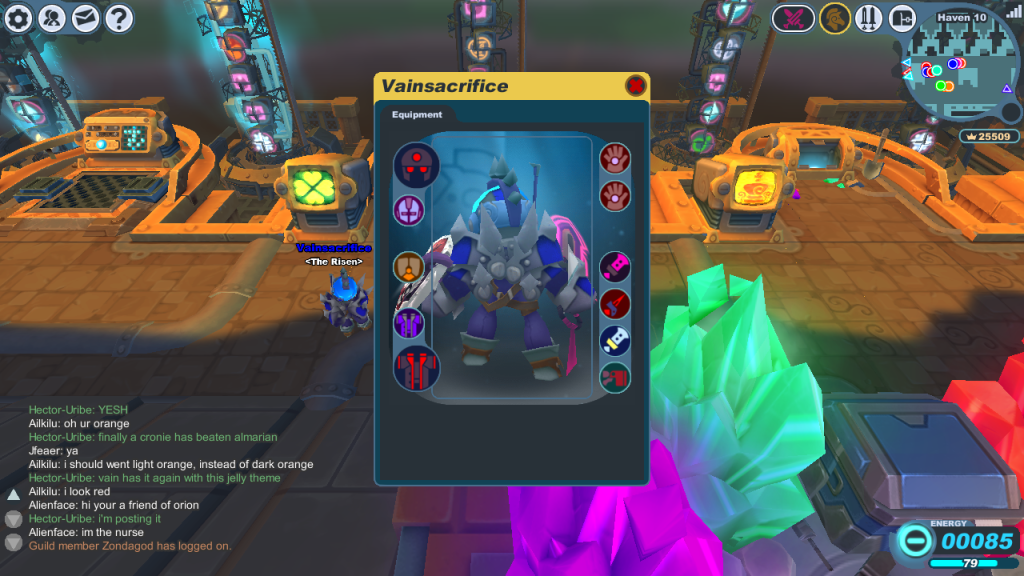Inspect the blue and yellow weapon slot
1024x576 pixels.
coord(615,341)
